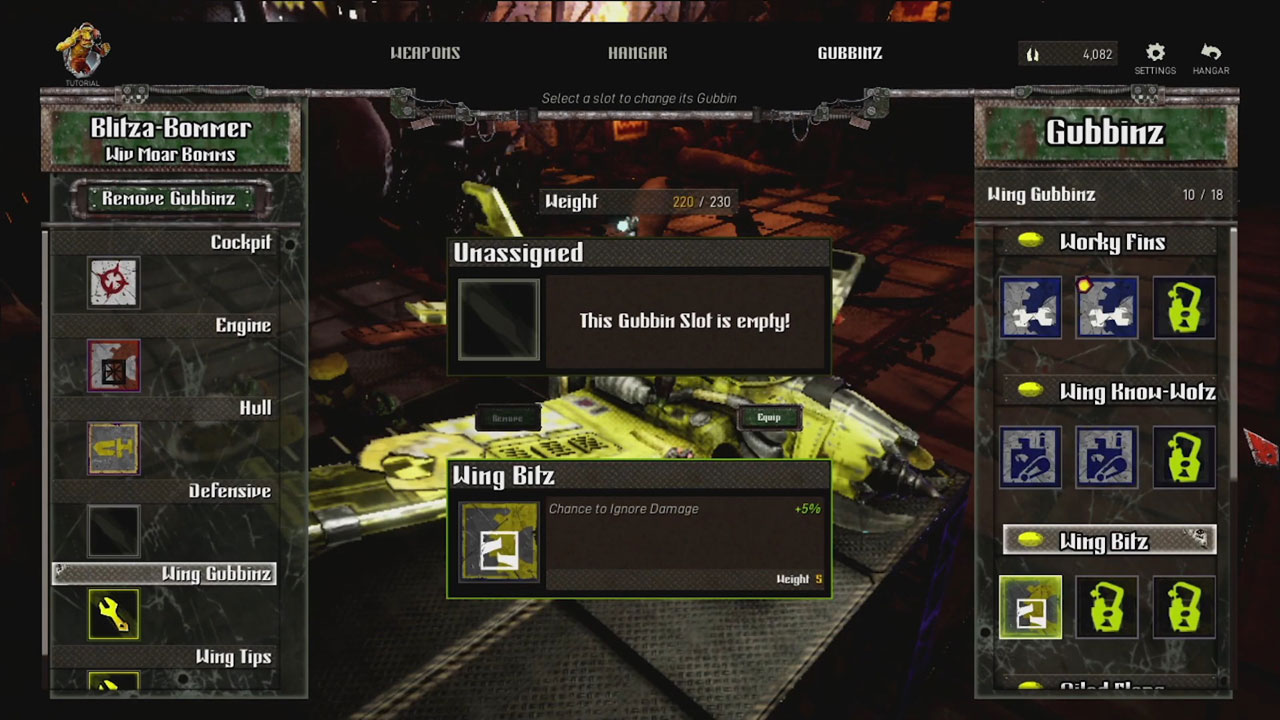The image size is (1280, 720).
Task: Click the Remove Gubbinz button
Action: (x=168, y=198)
